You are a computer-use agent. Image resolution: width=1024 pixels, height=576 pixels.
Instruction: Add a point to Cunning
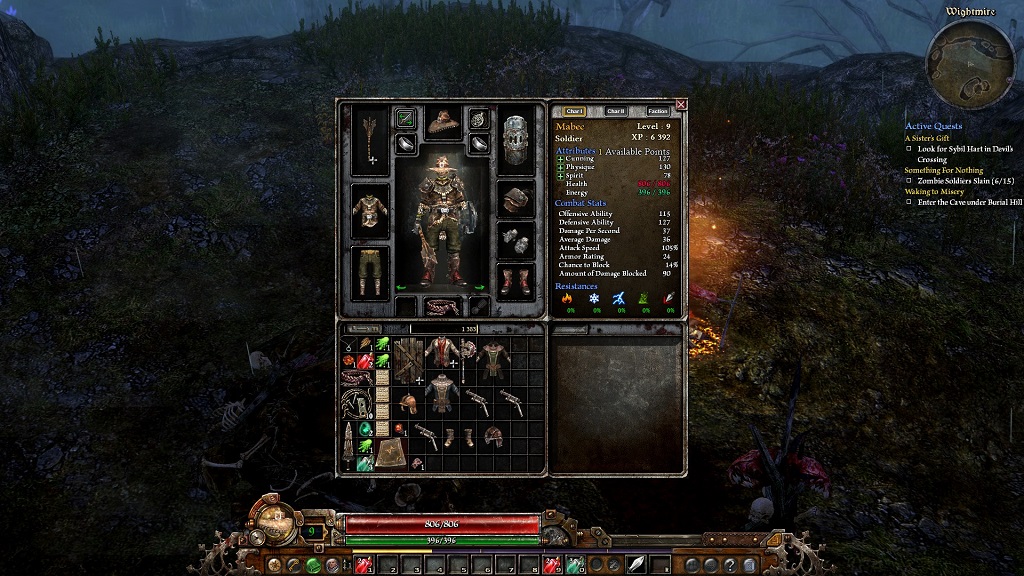click(x=560, y=158)
